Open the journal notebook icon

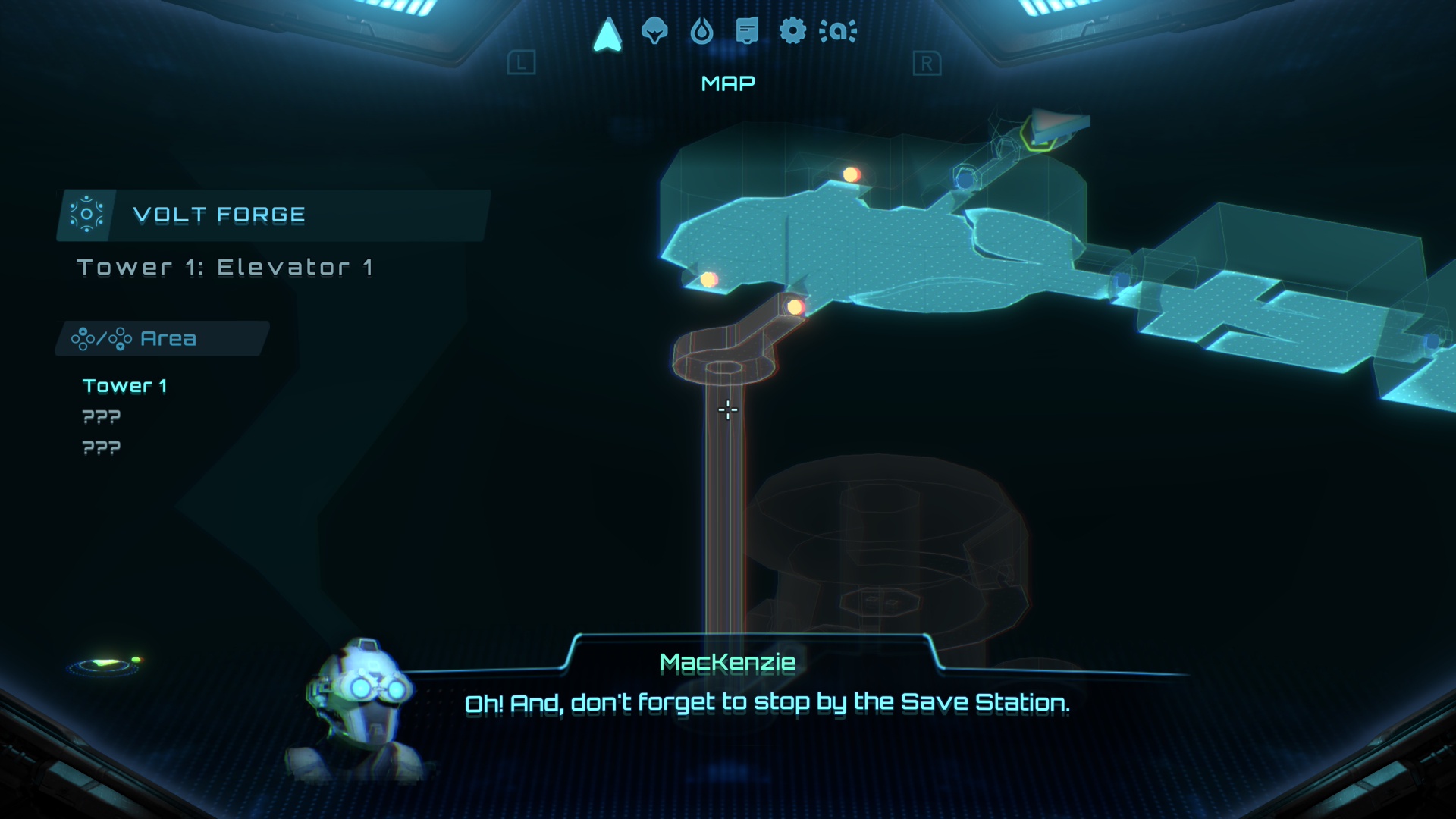[746, 32]
